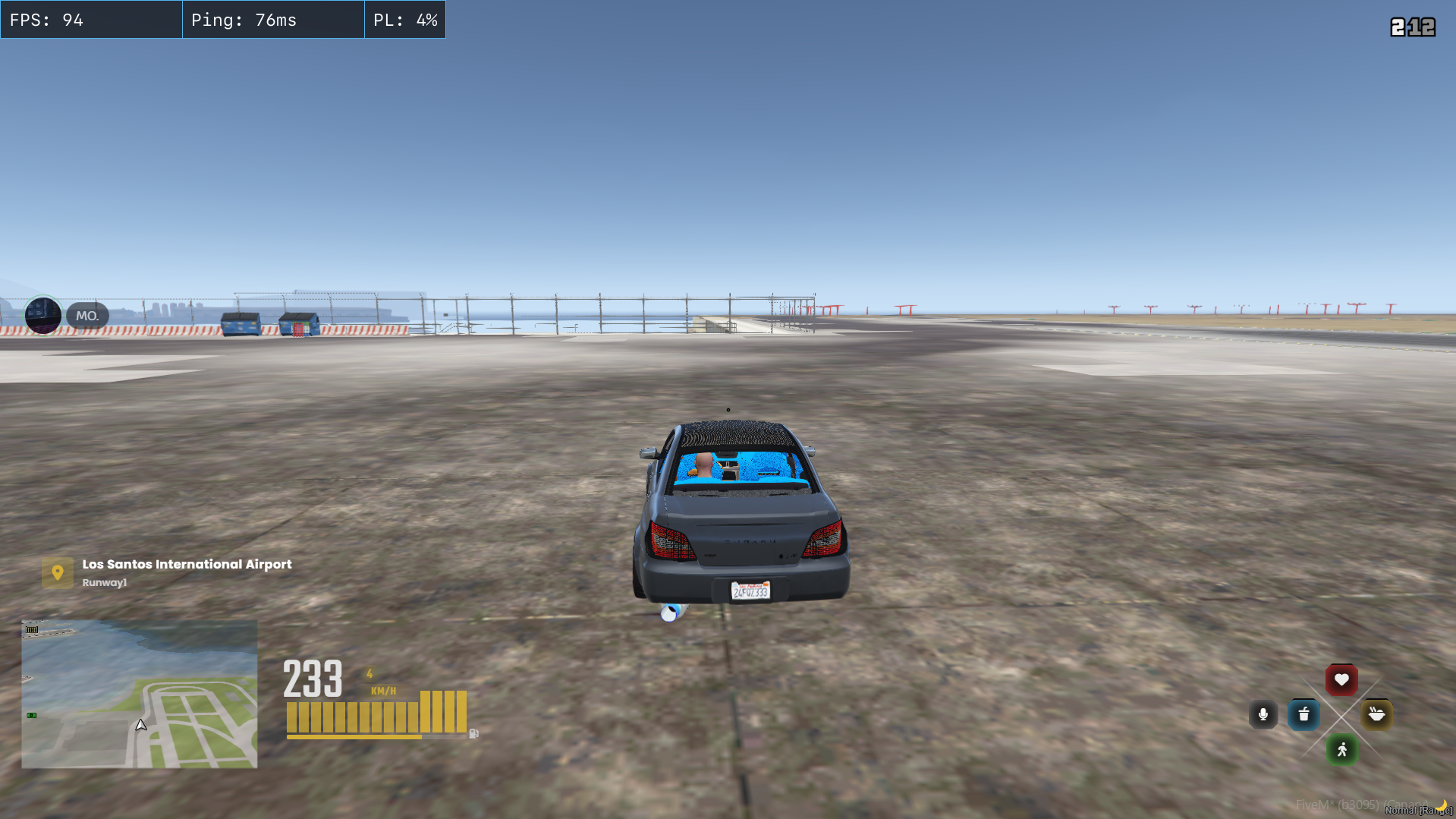Select the blue drink cup thirst icon
This screenshot has width=1456, height=819.
(1303, 714)
